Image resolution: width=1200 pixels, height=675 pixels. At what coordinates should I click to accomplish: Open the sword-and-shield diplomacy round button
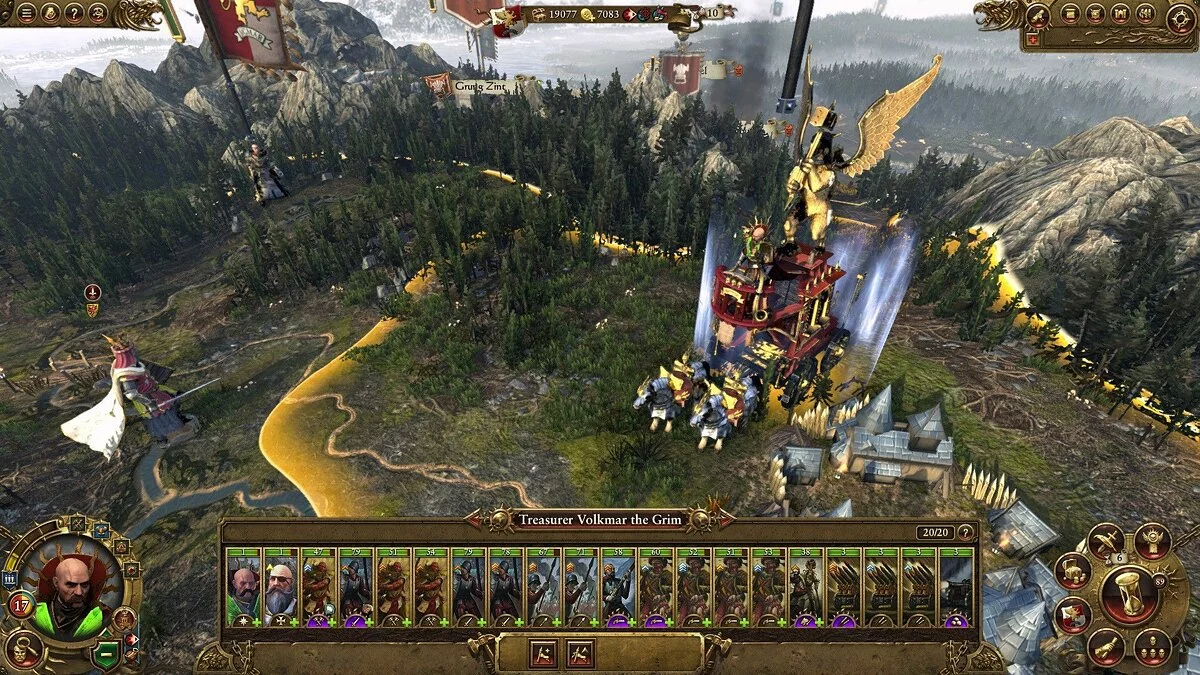tap(1105, 541)
